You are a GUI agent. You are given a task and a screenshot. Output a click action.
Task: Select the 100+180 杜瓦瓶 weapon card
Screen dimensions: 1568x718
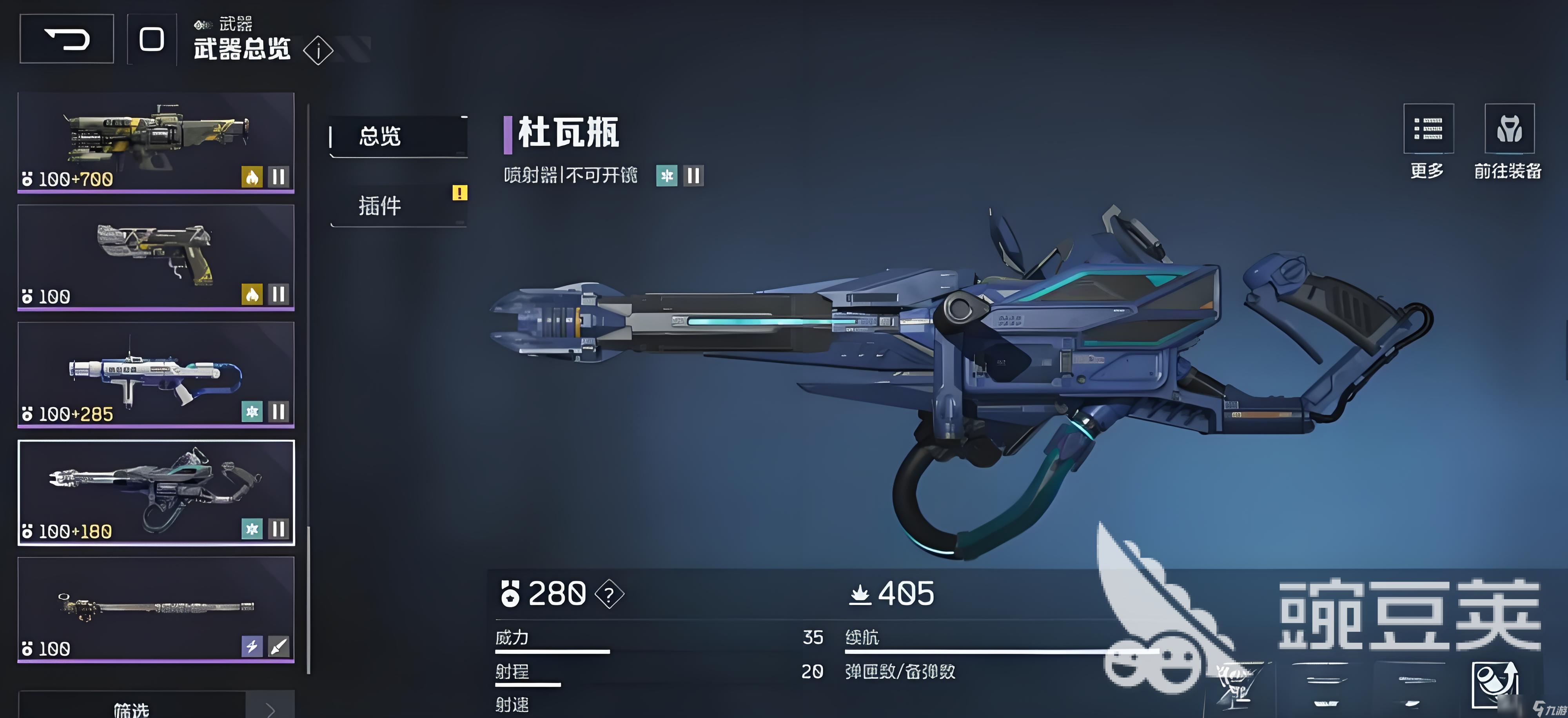[x=156, y=492]
